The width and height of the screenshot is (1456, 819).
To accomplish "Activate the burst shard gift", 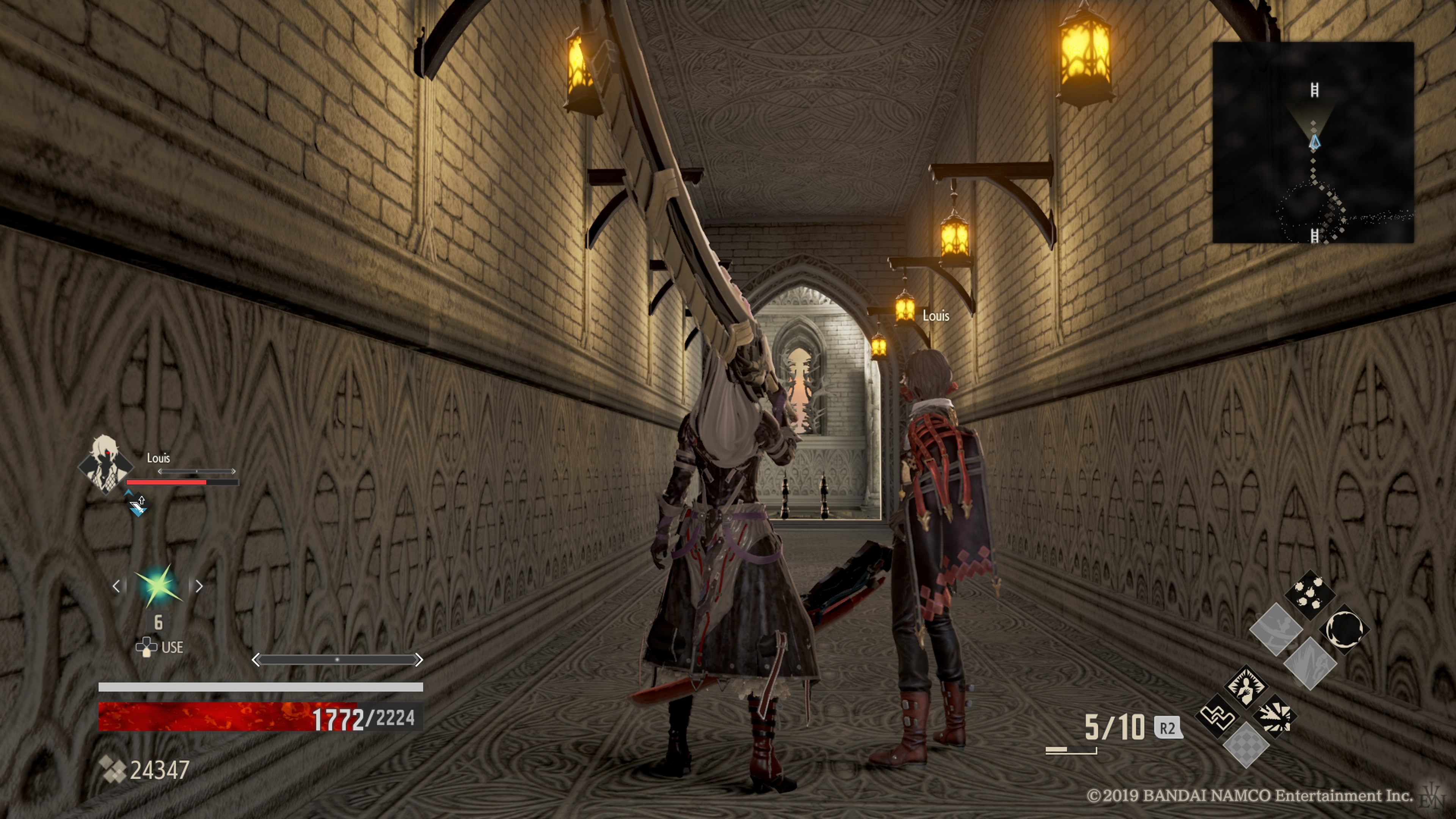I will [x=1275, y=716].
